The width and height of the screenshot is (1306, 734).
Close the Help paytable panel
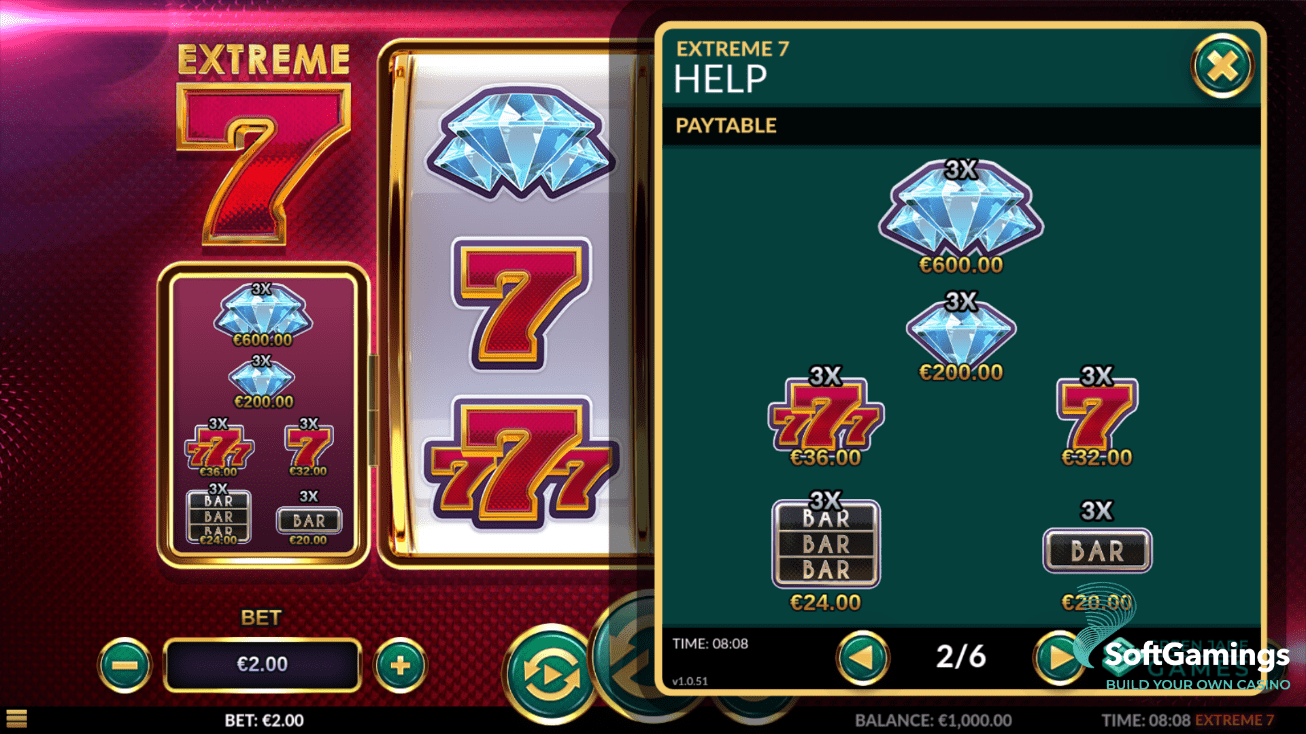(x=1222, y=67)
